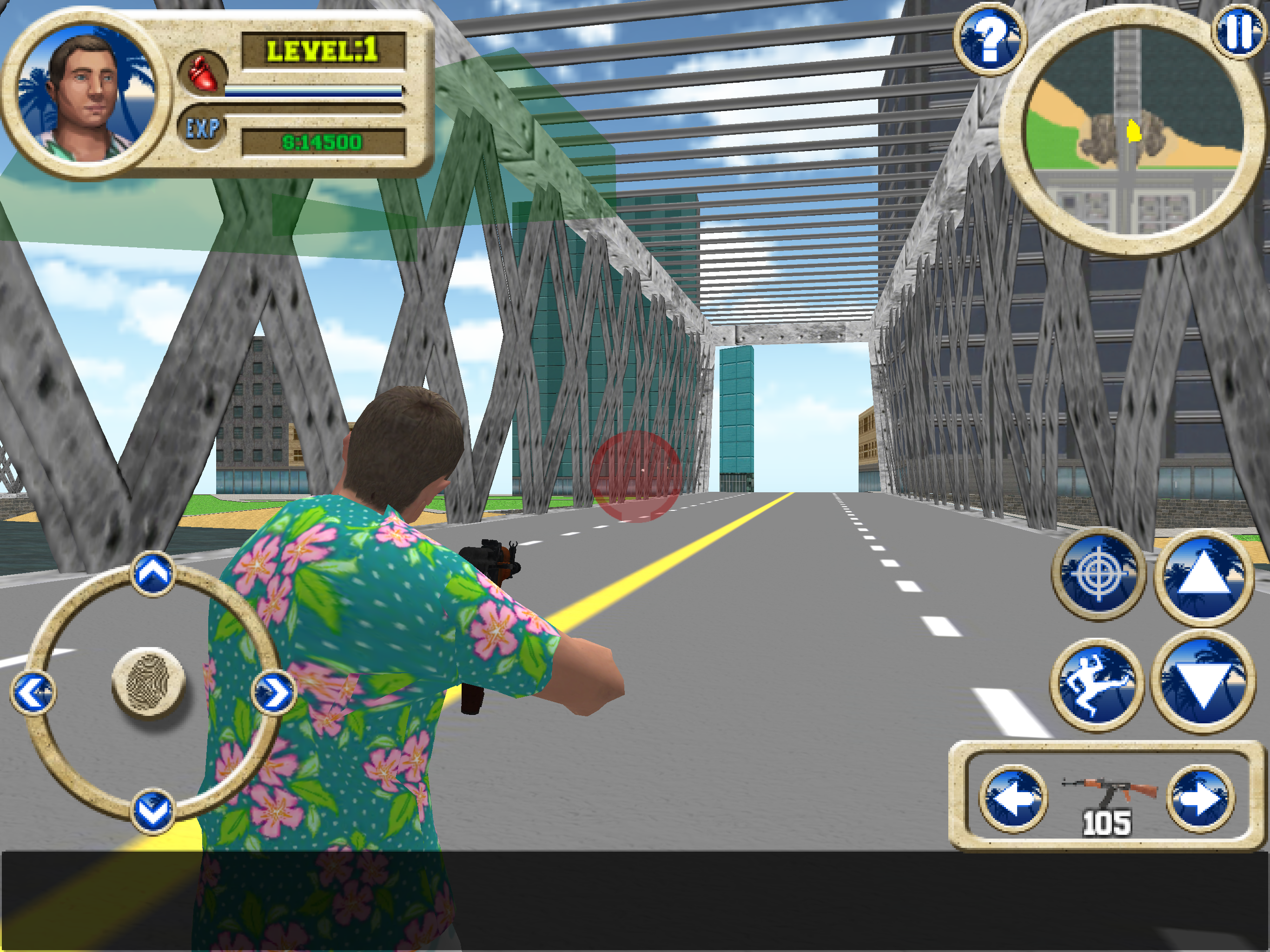Tap the large down triangle button

(x=1203, y=682)
